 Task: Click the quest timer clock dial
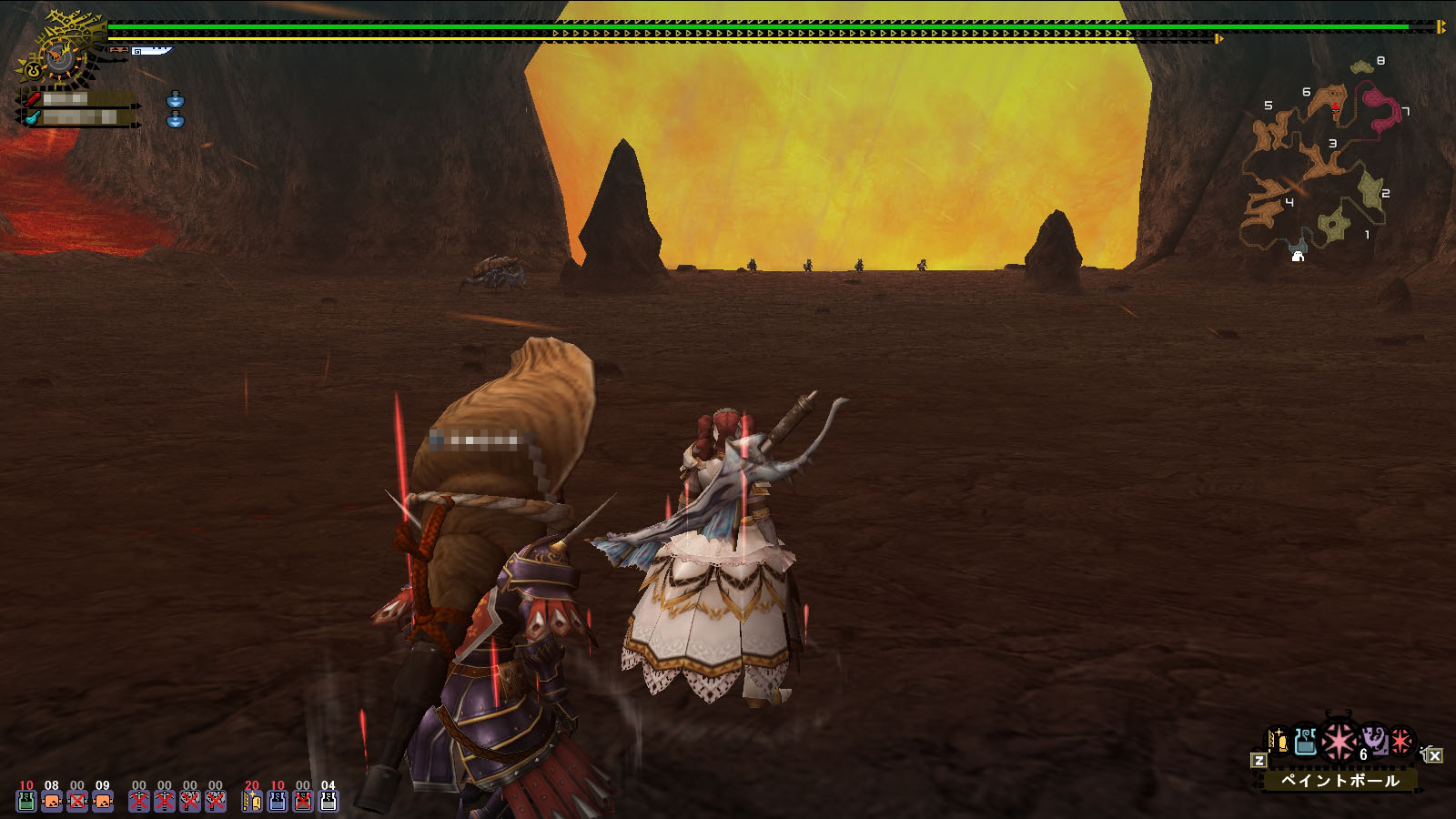pos(60,56)
